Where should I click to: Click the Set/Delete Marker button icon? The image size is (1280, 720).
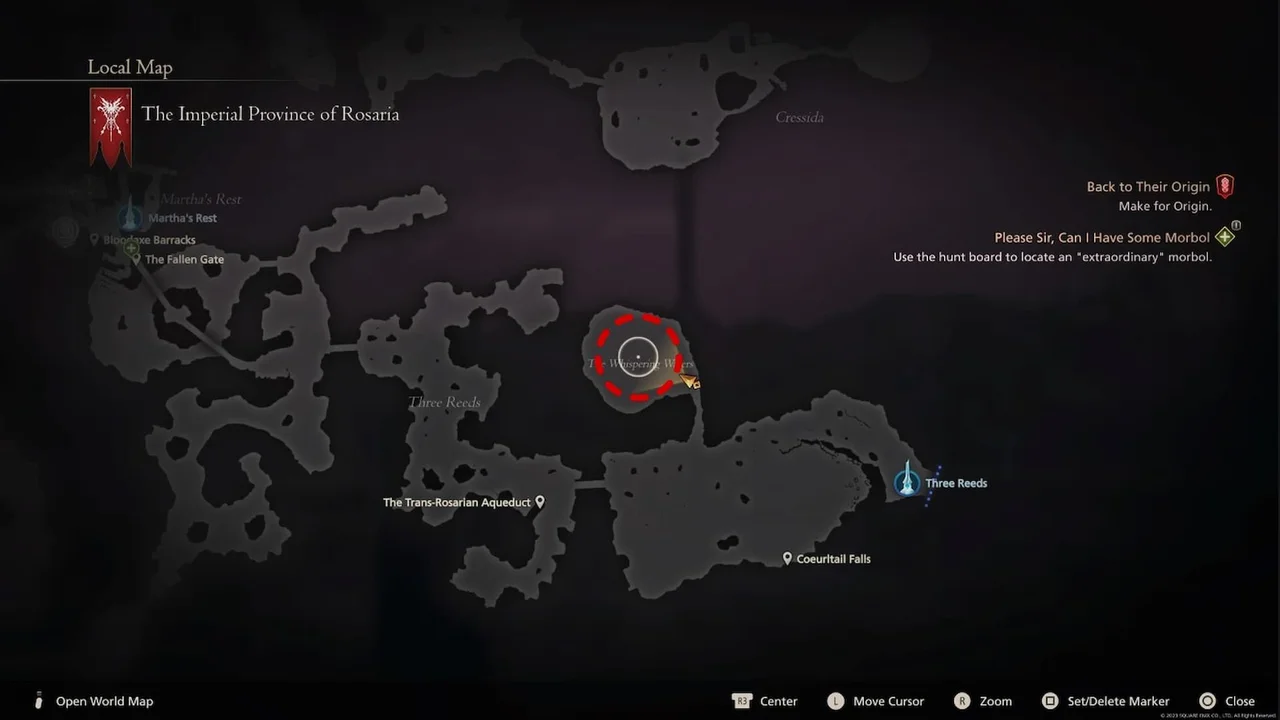coord(1051,701)
